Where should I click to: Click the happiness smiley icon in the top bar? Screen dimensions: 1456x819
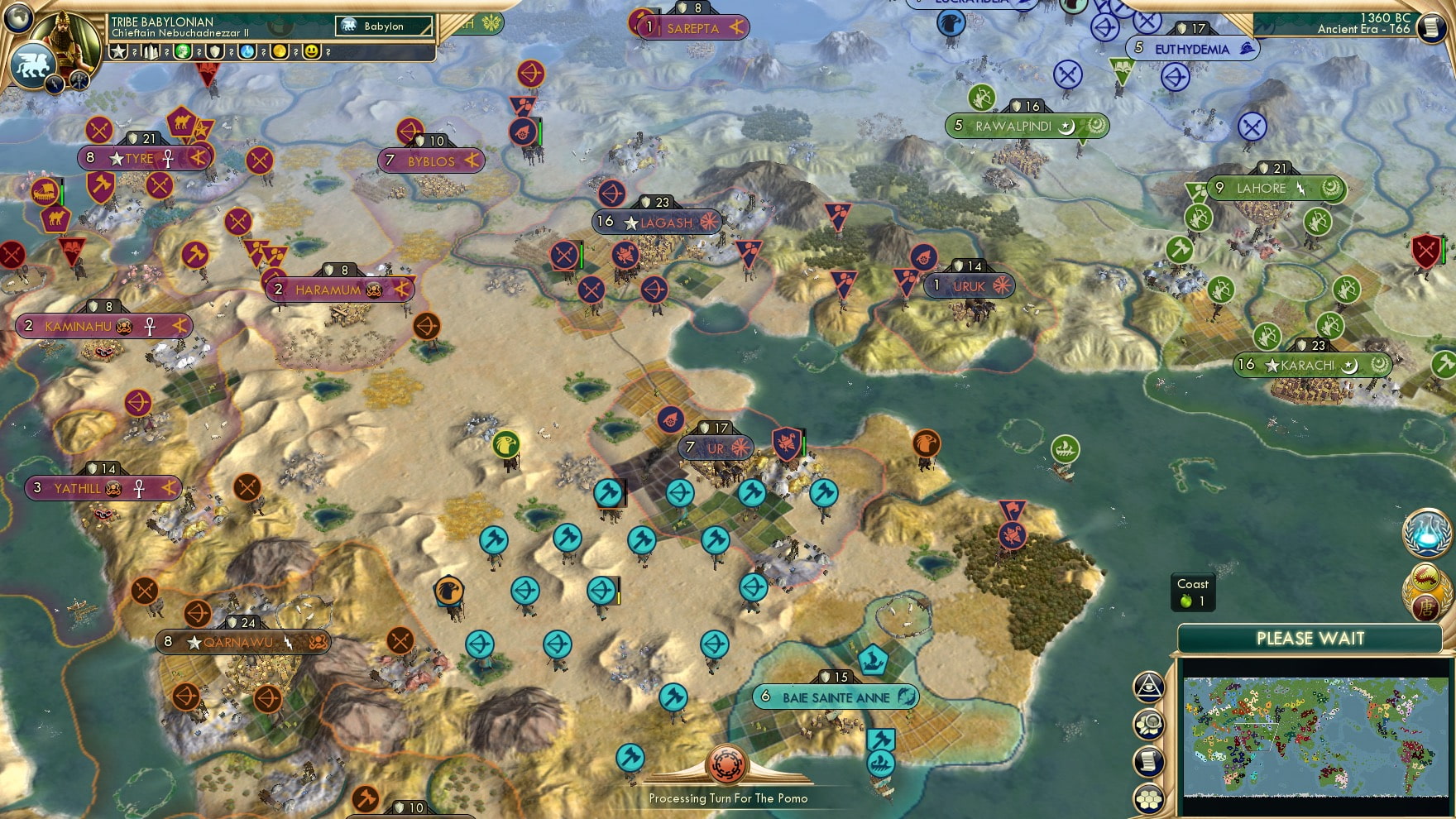(x=312, y=51)
